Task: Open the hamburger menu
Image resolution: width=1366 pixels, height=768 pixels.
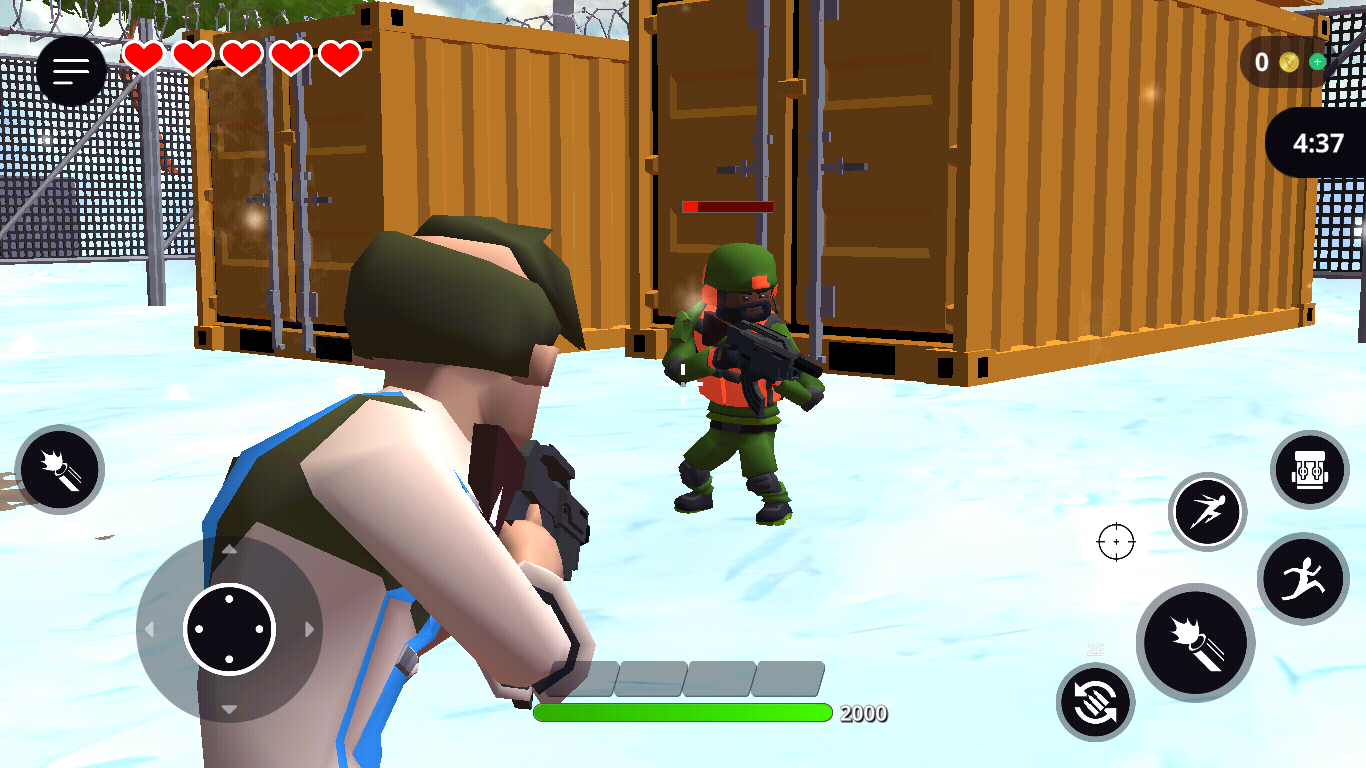Action: [x=71, y=71]
